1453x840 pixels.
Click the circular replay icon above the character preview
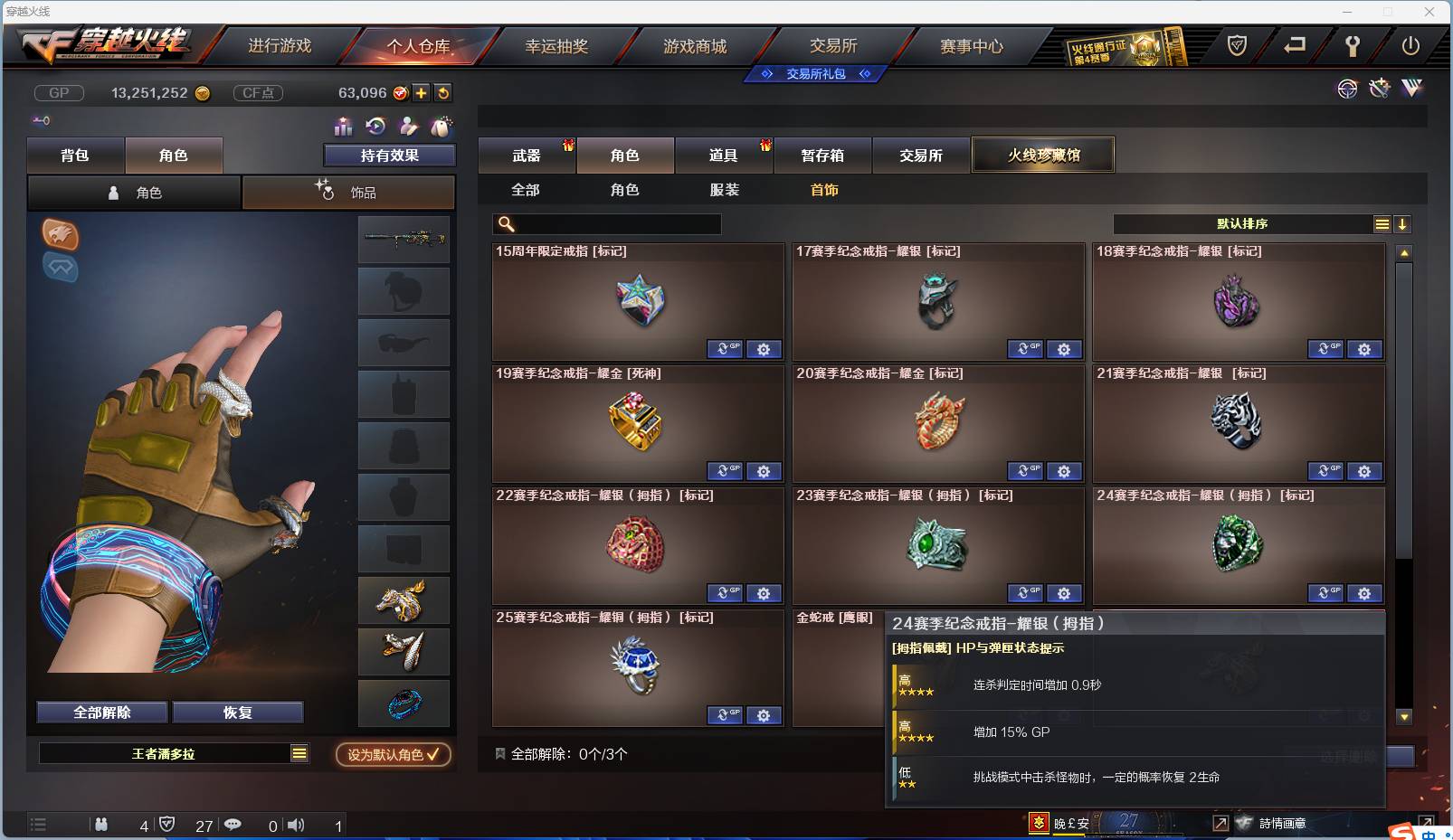coord(375,126)
